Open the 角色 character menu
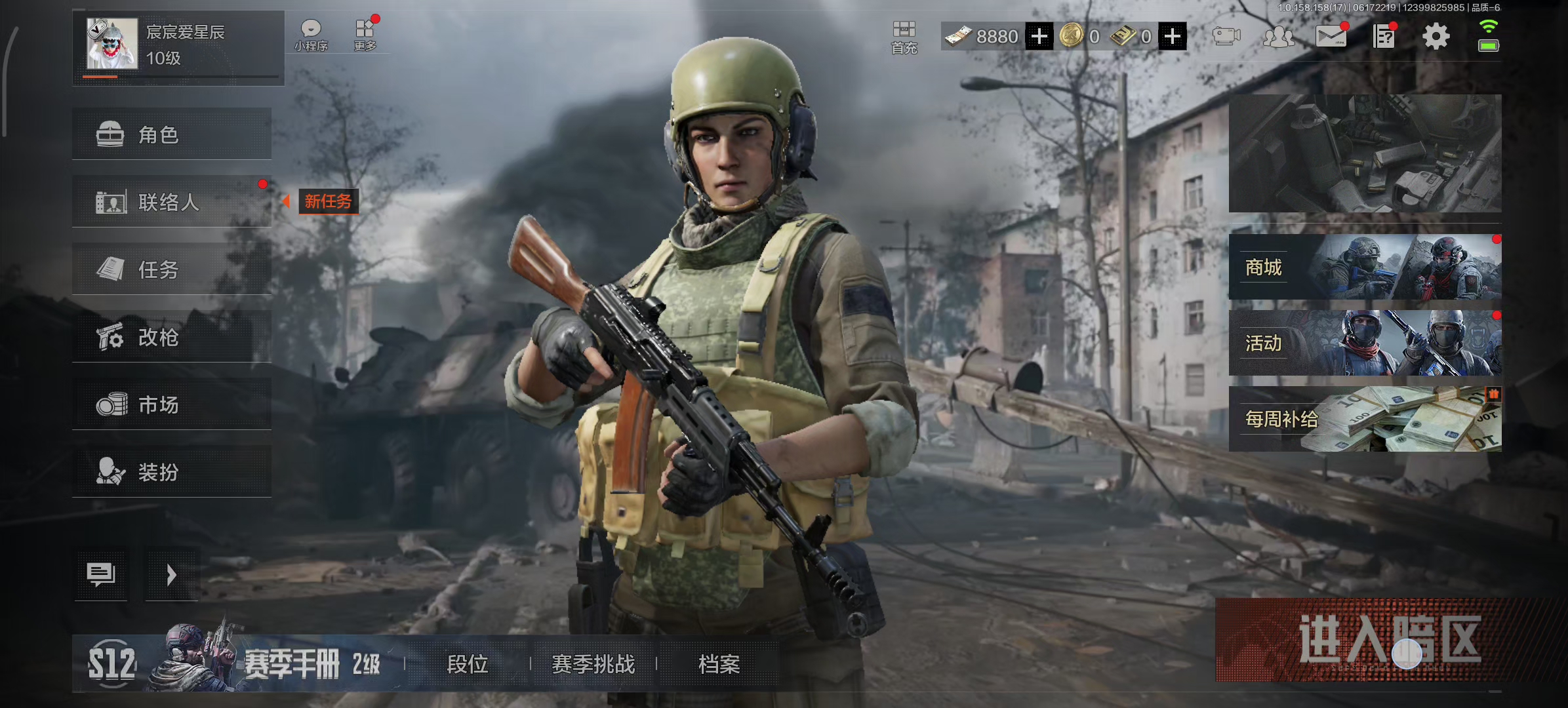Viewport: 1568px width, 708px height. 172,134
